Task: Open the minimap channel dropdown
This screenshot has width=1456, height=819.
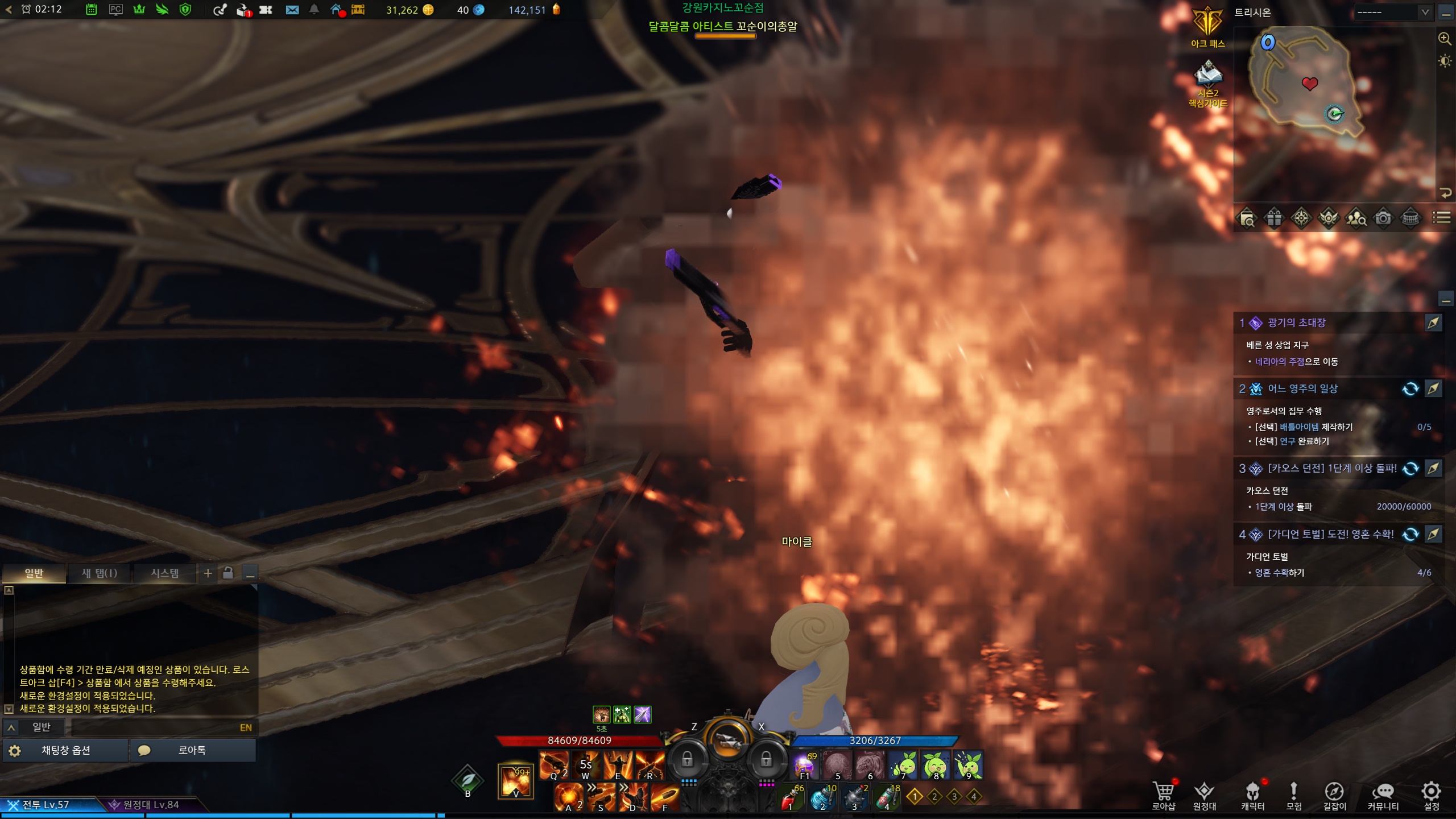Action: 1392,12
